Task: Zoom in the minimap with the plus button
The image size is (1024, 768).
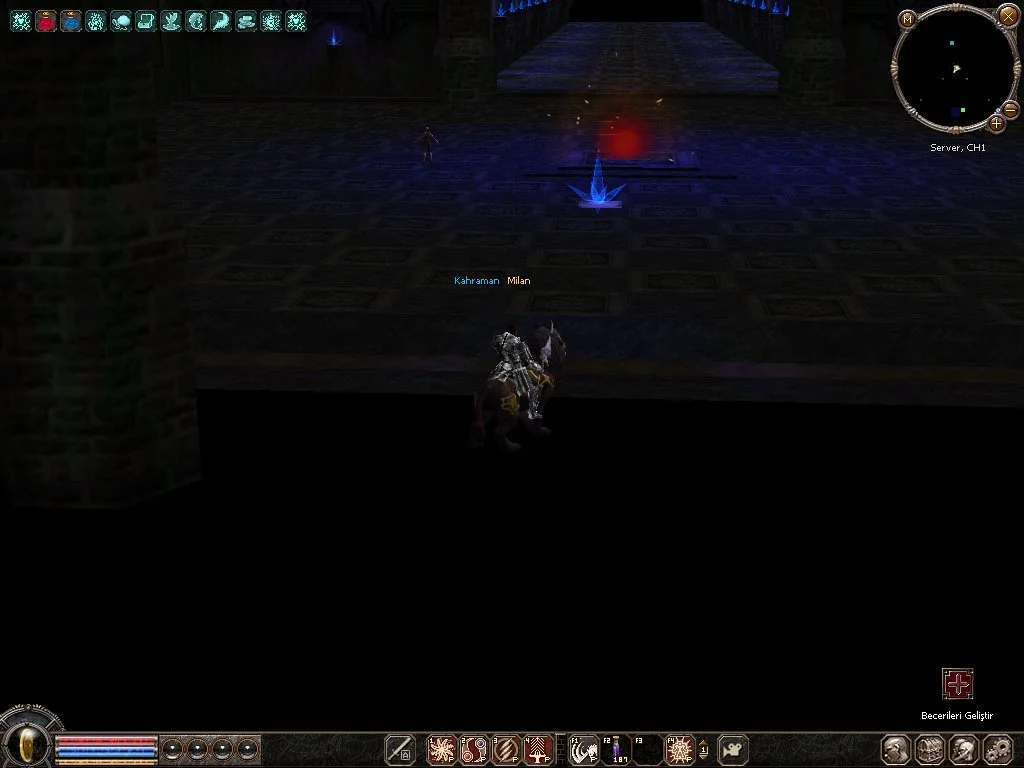Action: pyautogui.click(x=997, y=123)
